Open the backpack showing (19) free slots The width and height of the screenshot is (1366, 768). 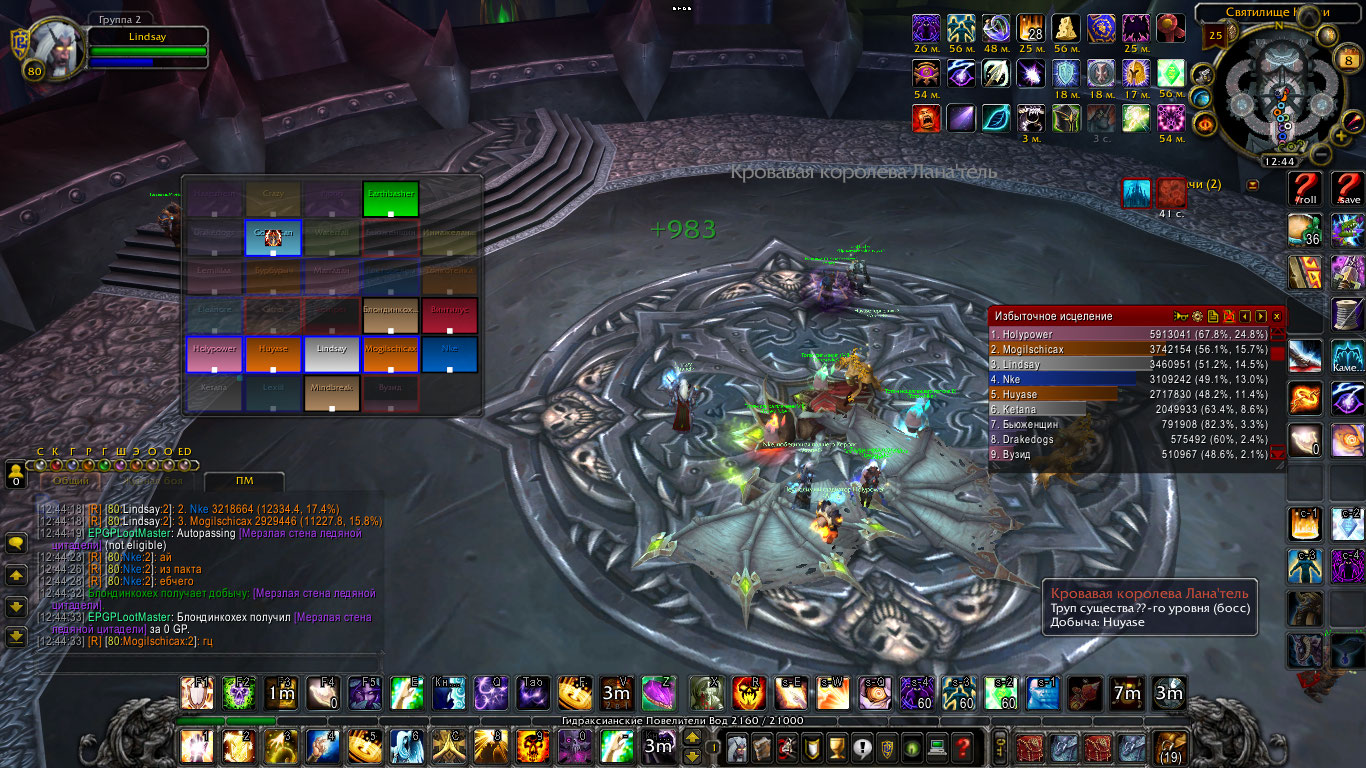tap(1168, 747)
